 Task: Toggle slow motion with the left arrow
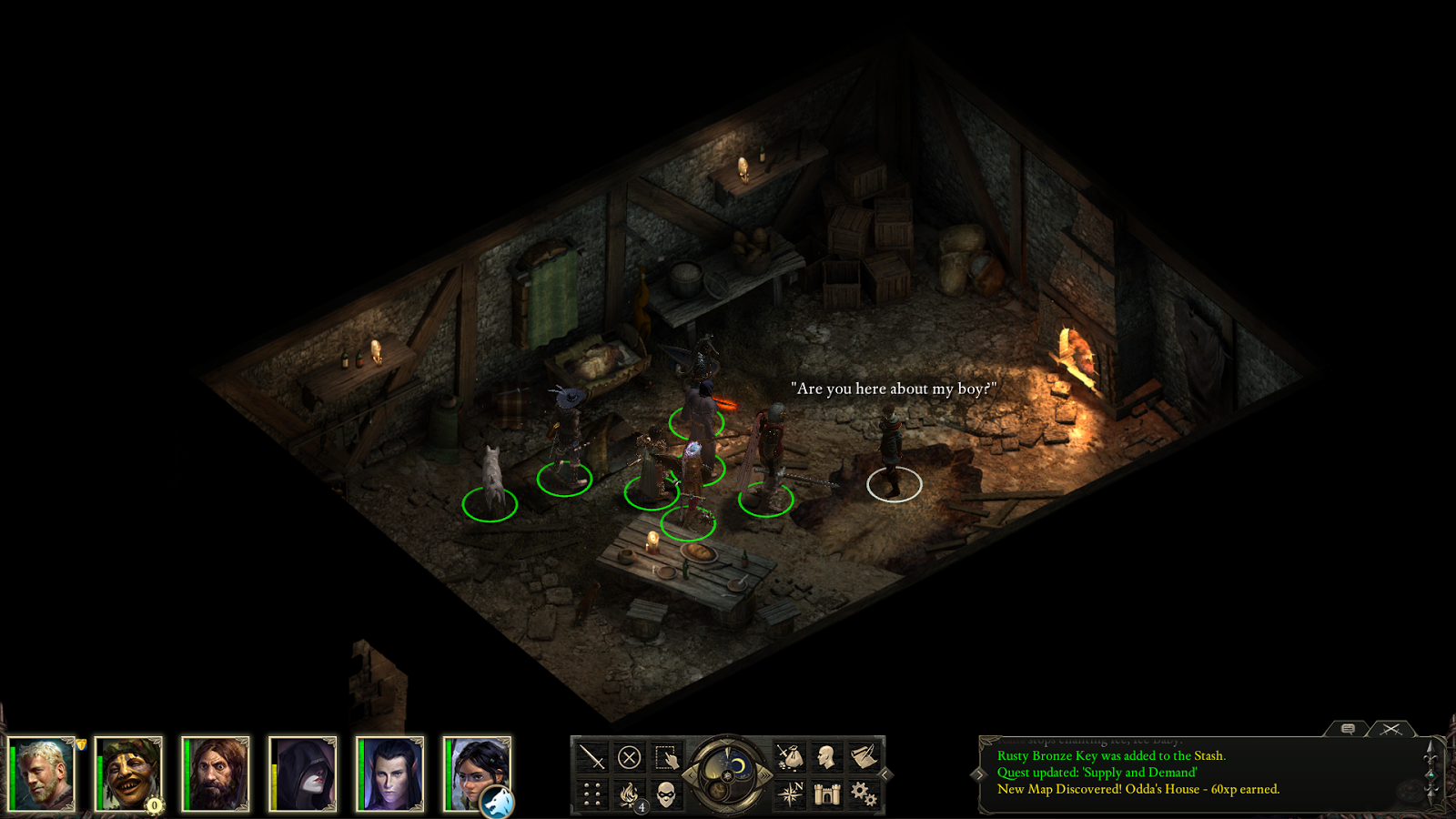tap(690, 775)
